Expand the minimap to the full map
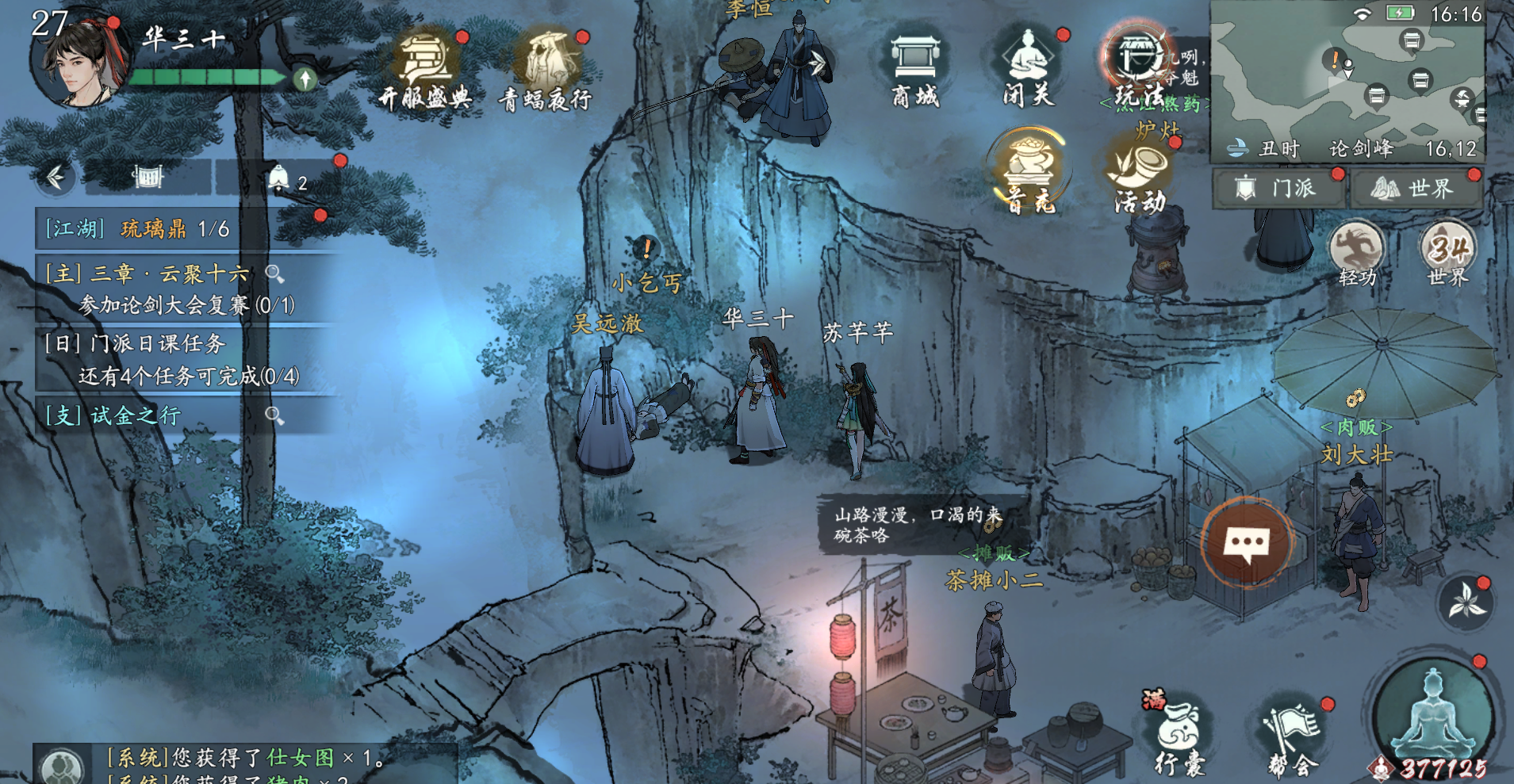The width and height of the screenshot is (1514, 784). [x=1348, y=79]
